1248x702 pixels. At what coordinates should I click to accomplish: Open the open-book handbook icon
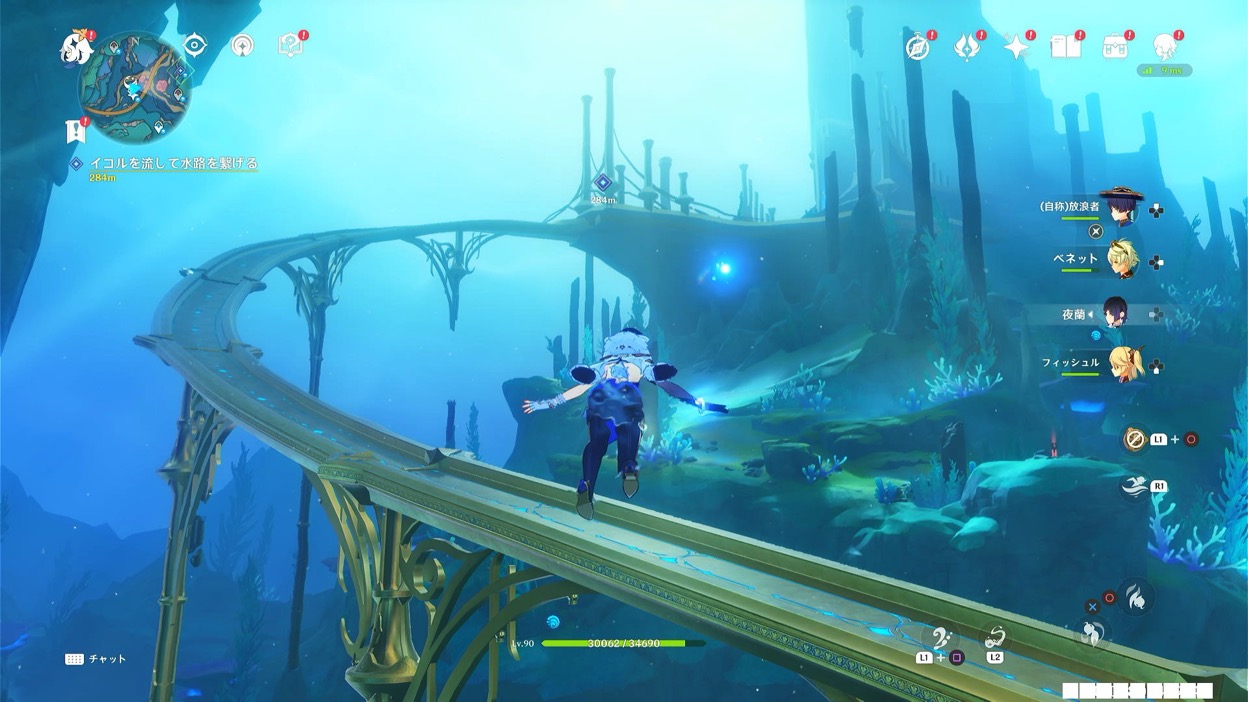1065,47
